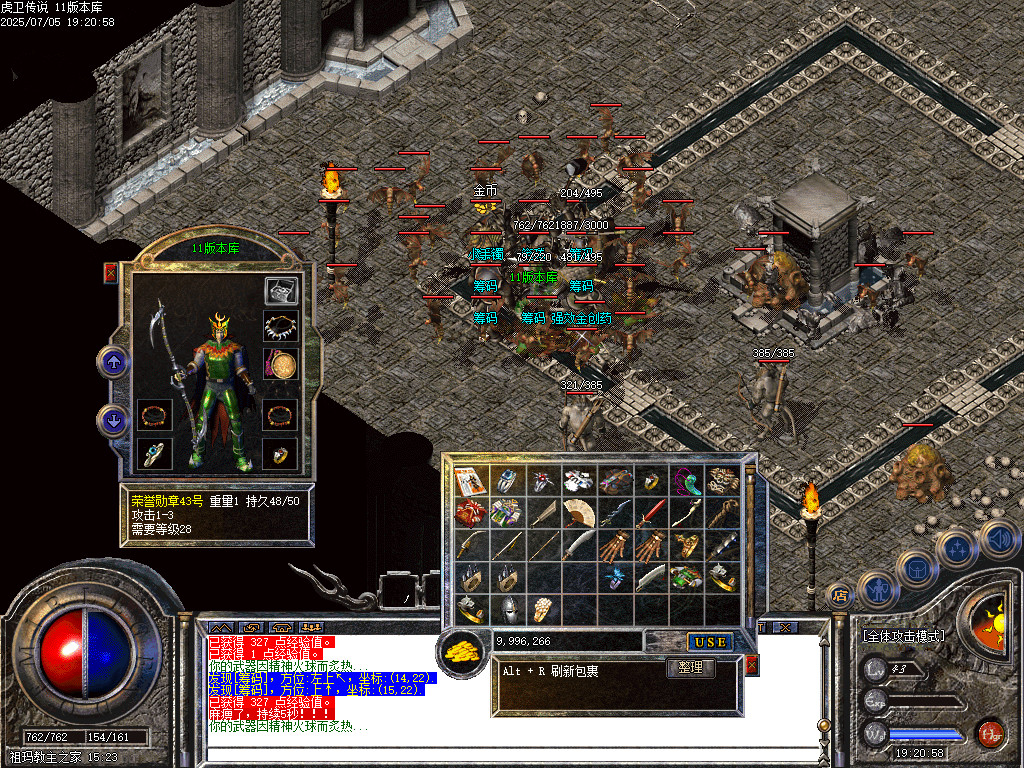Viewport: 1024px width, 768px height.
Task: Open the character status round button
Action: pos(876,589)
